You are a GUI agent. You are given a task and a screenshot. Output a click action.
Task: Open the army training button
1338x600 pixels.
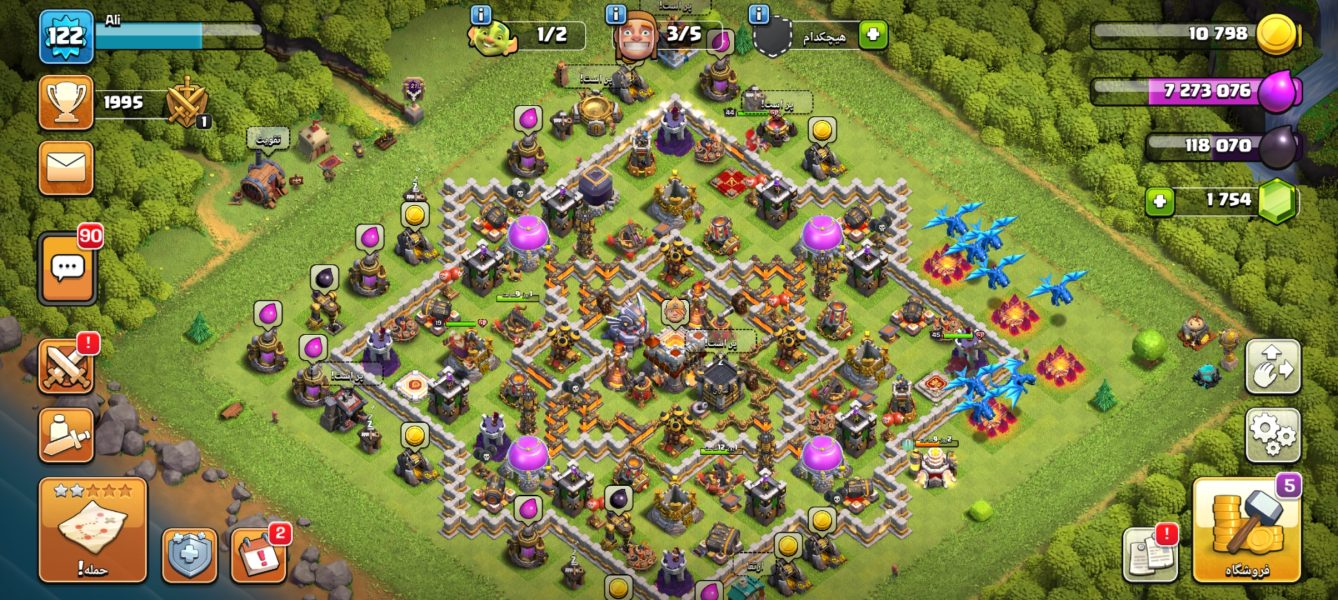(66, 435)
